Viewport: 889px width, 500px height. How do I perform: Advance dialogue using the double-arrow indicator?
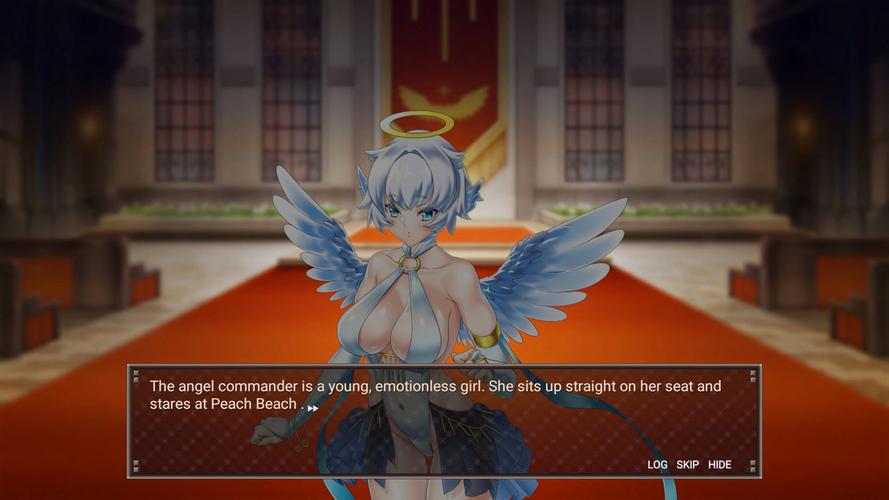(313, 408)
